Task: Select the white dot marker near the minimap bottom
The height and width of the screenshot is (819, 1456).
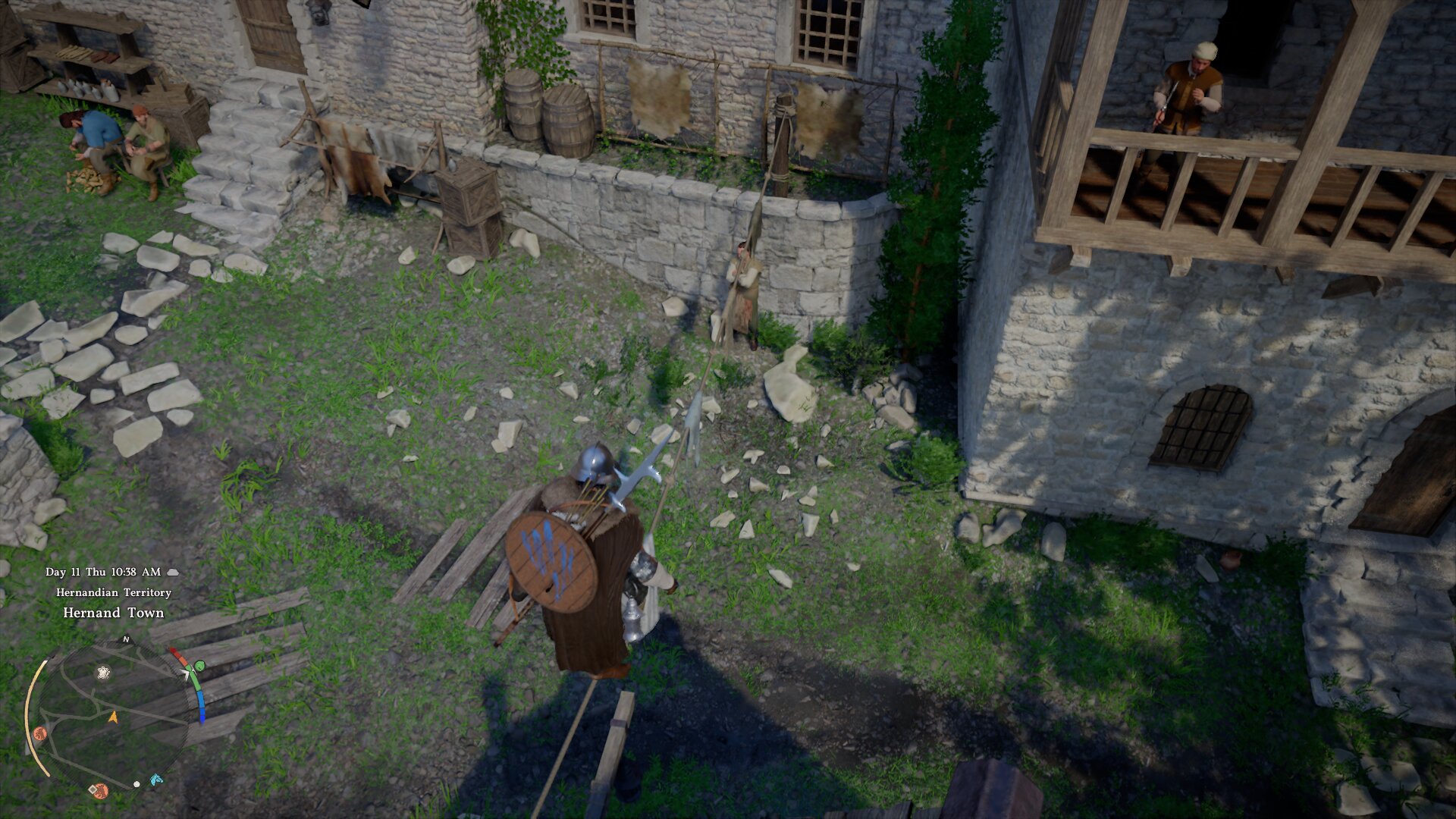Action: pyautogui.click(x=136, y=784)
